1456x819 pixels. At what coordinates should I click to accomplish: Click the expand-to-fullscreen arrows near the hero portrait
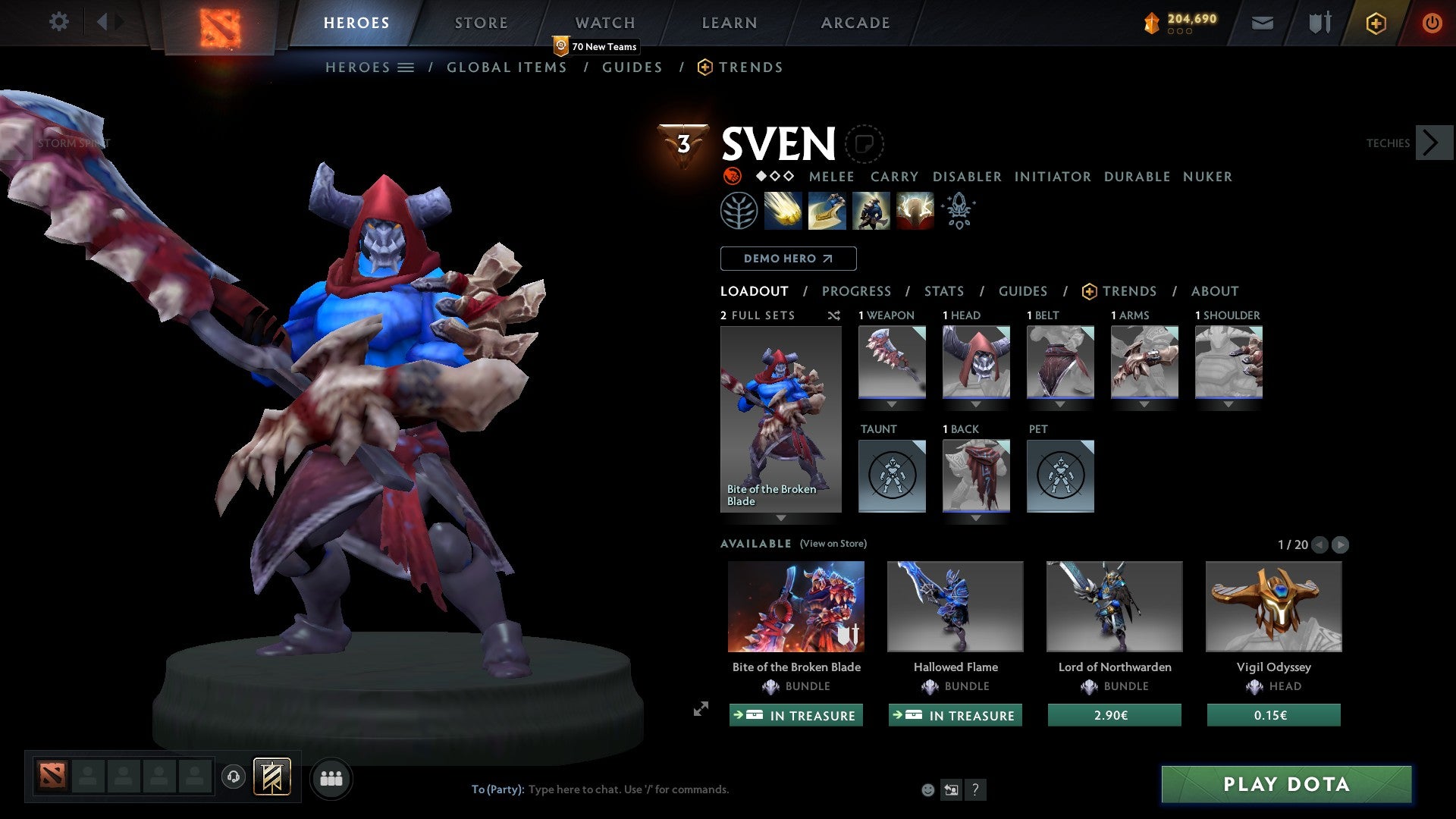[x=700, y=711]
